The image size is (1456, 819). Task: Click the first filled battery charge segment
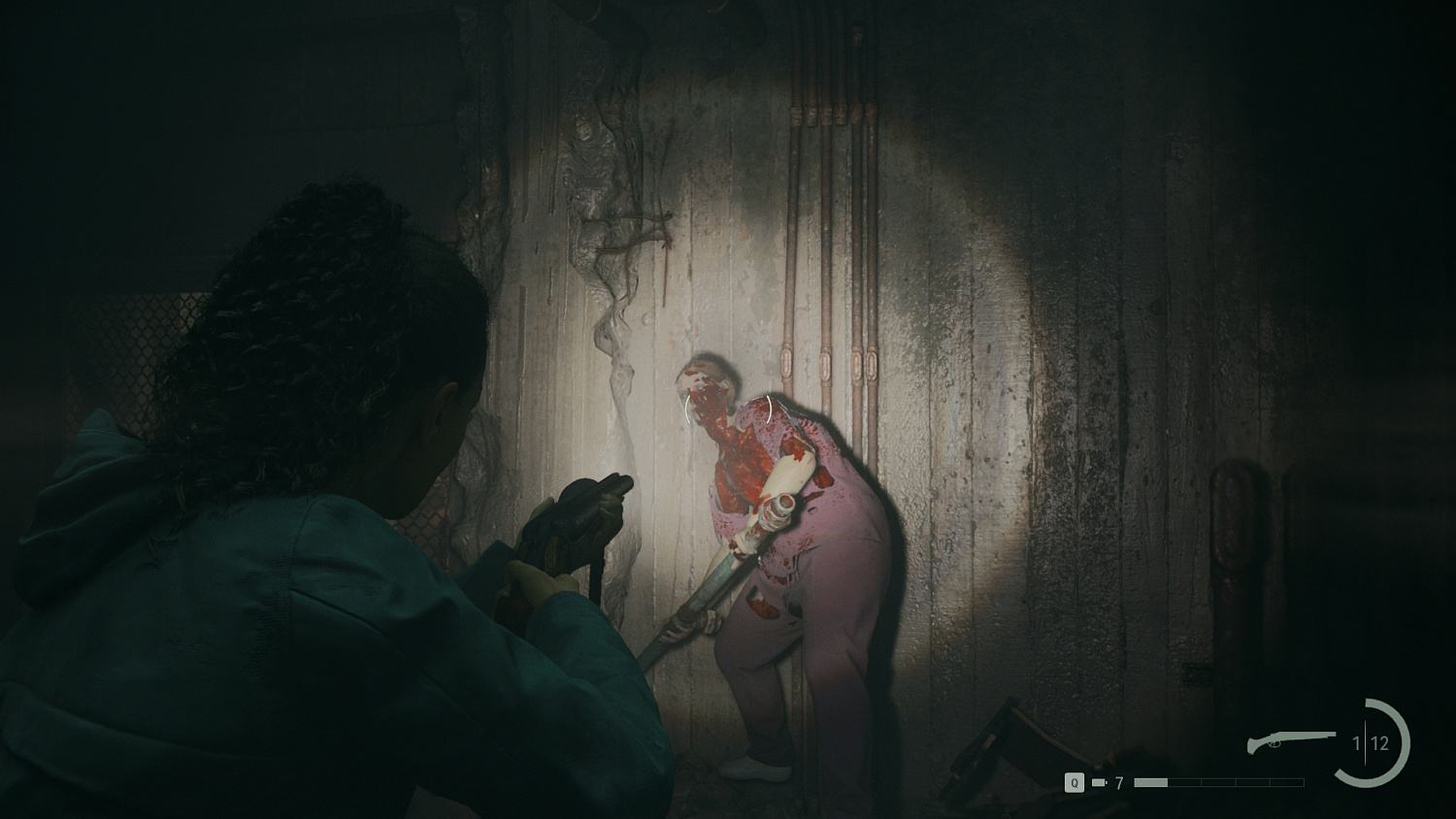click(1150, 781)
